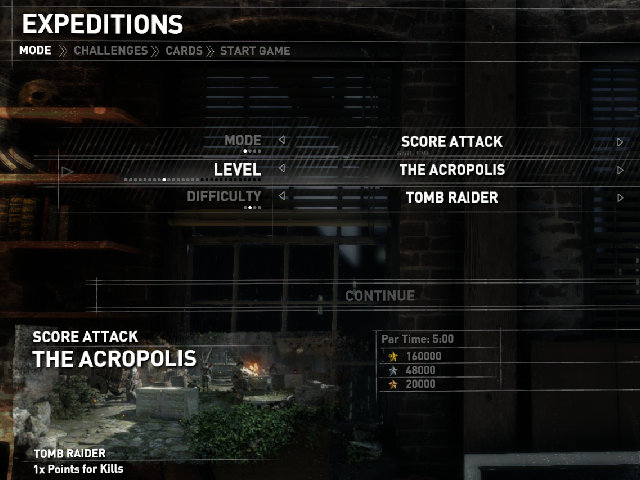The image size is (640, 480).
Task: Click the Continue button
Action: pyautogui.click(x=380, y=296)
